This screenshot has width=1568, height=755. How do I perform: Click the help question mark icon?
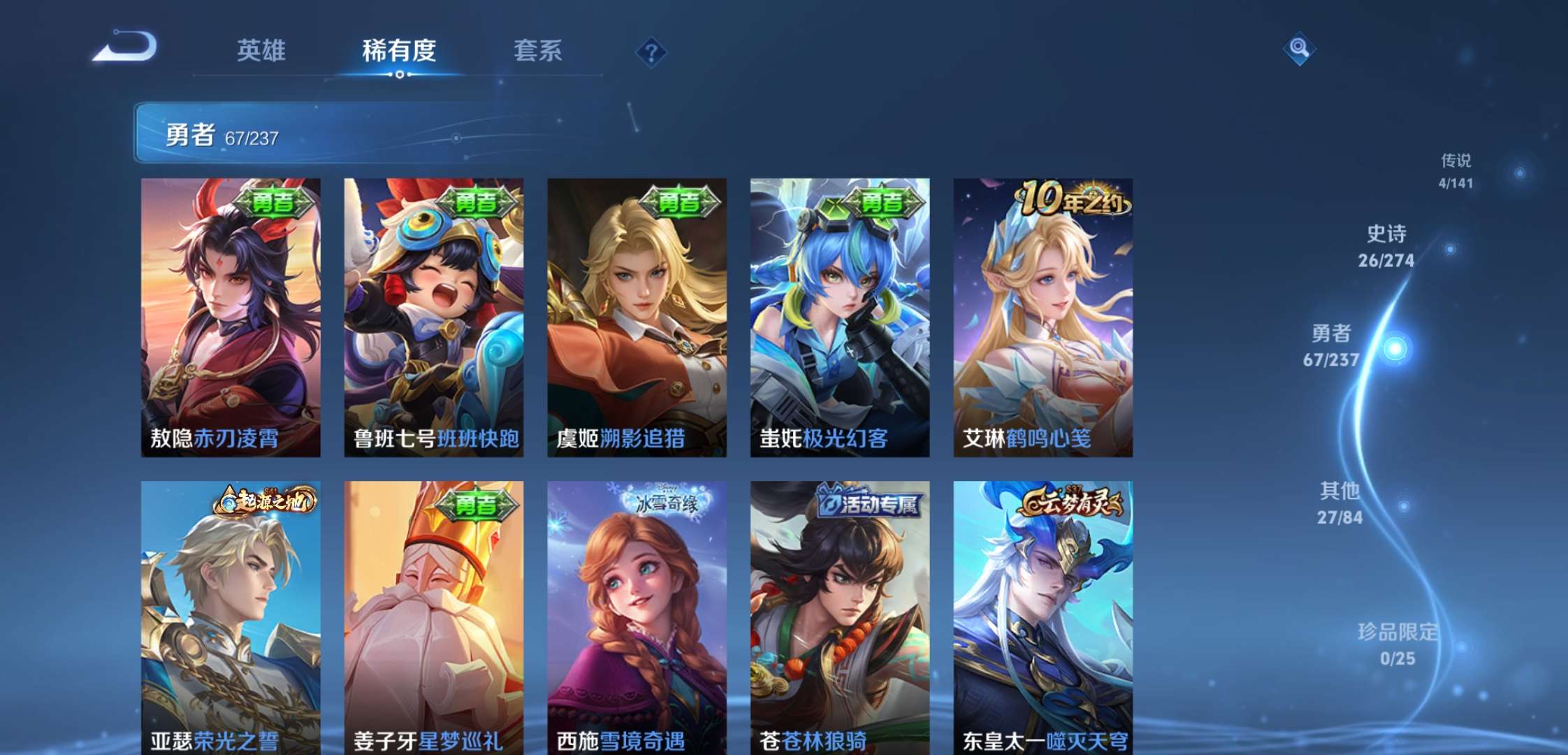651,52
